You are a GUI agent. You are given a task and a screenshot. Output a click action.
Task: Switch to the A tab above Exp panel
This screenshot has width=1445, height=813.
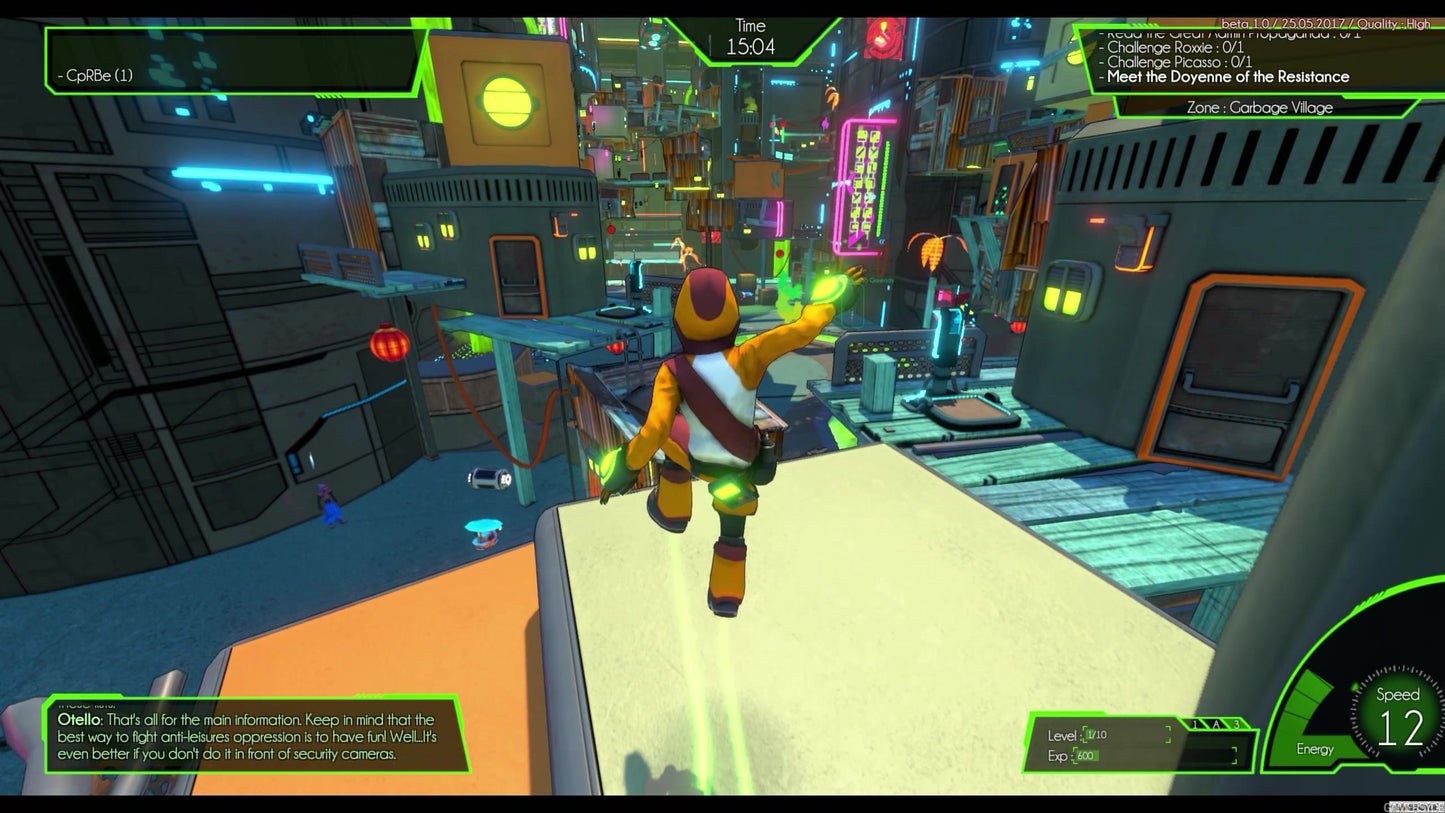click(1216, 724)
